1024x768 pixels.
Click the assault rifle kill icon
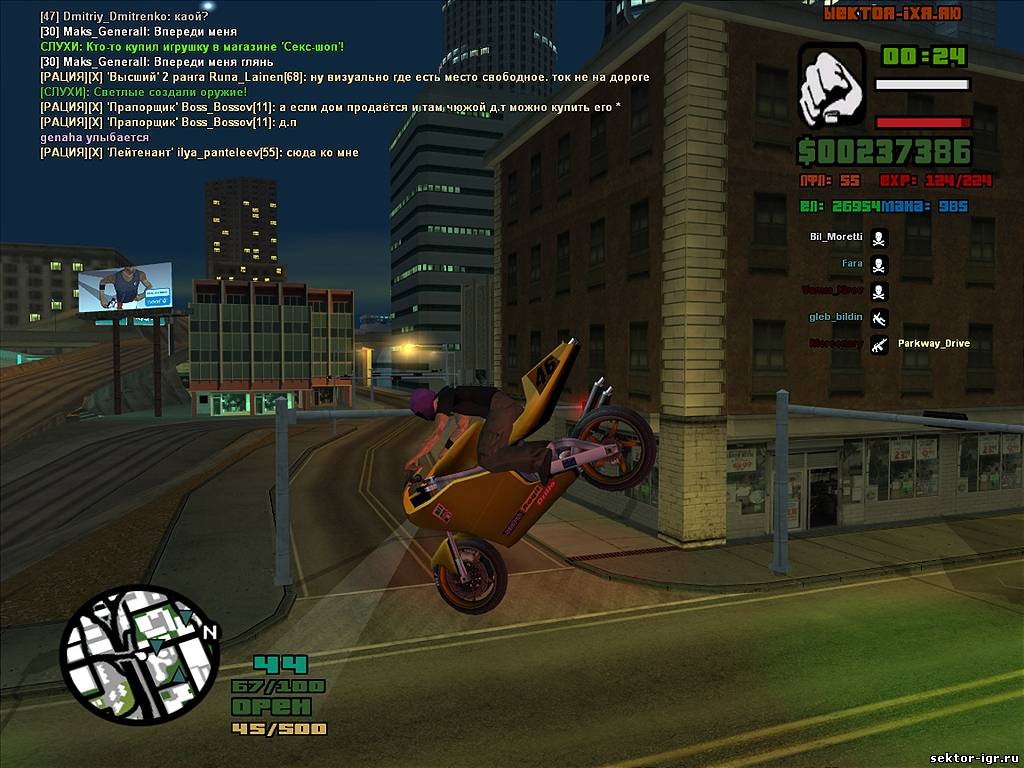(879, 345)
